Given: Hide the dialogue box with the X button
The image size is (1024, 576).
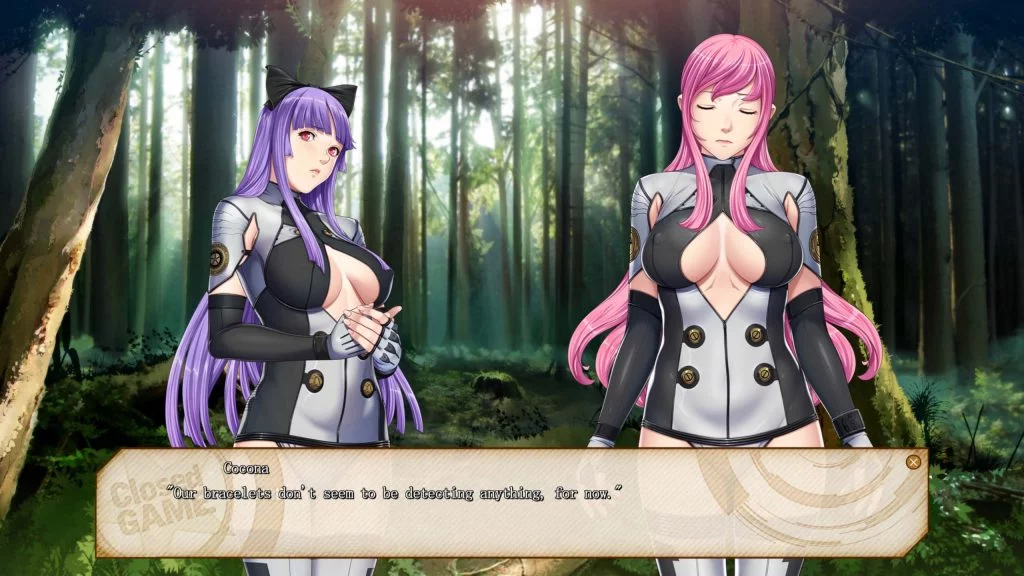Looking at the screenshot, I should (x=912, y=462).
